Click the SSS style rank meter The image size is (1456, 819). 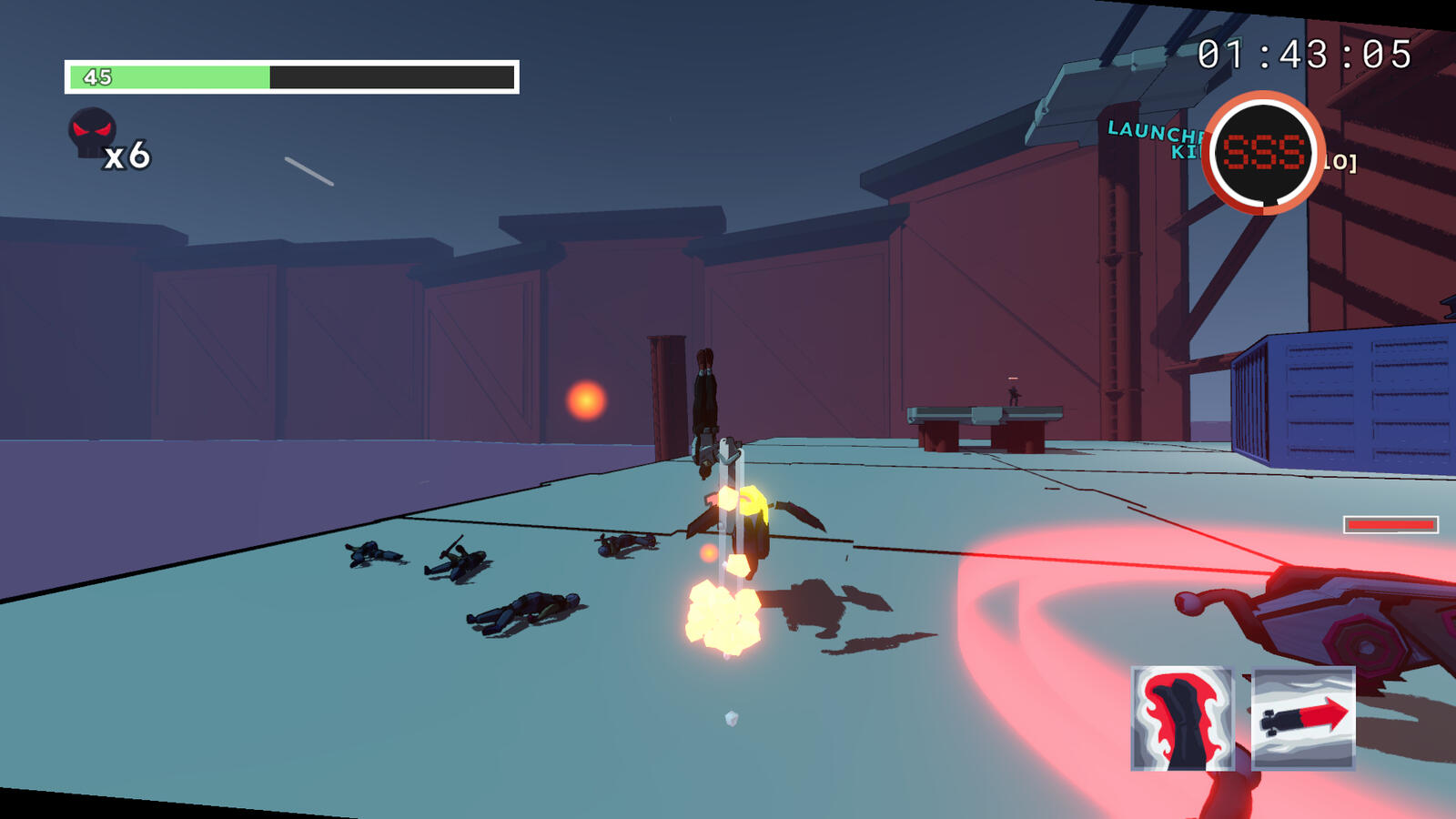(x=1263, y=153)
